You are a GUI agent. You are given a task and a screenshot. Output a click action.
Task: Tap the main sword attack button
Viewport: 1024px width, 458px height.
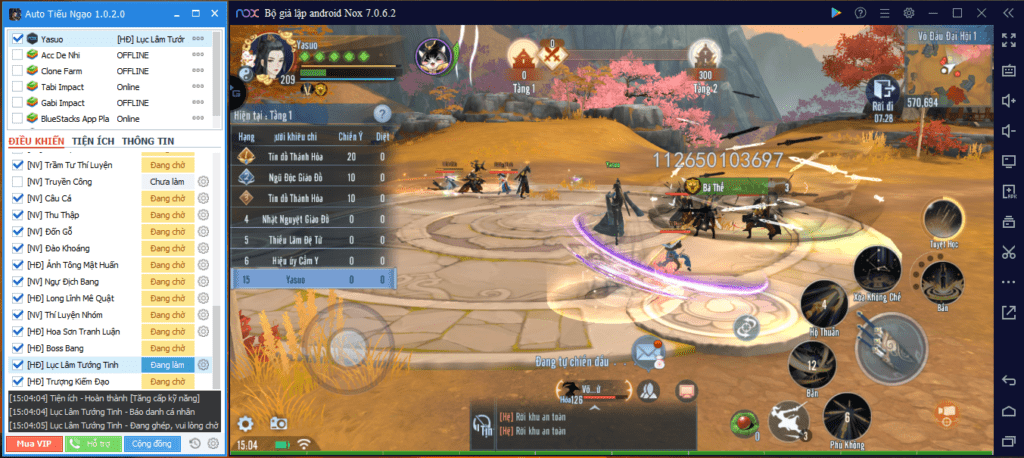coord(891,347)
